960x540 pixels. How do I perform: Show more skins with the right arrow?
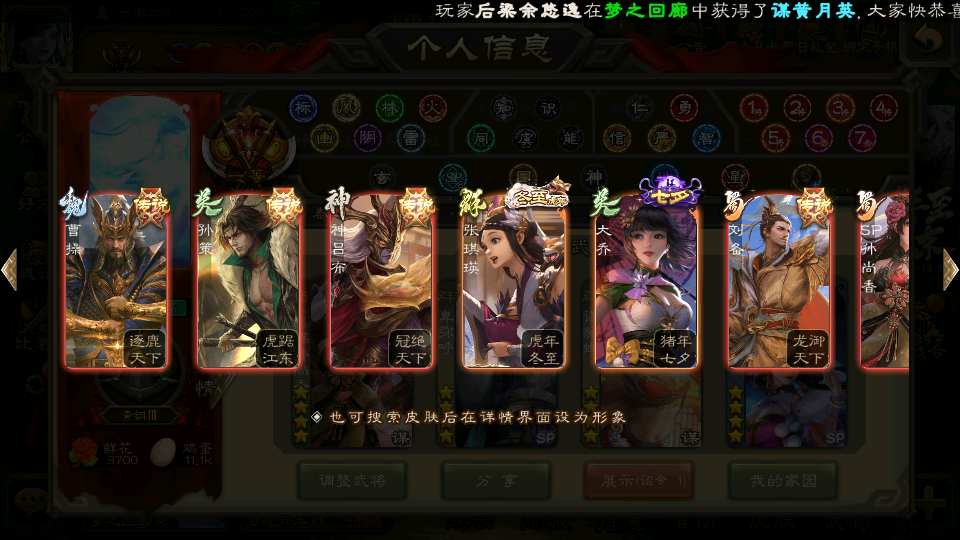[949, 270]
